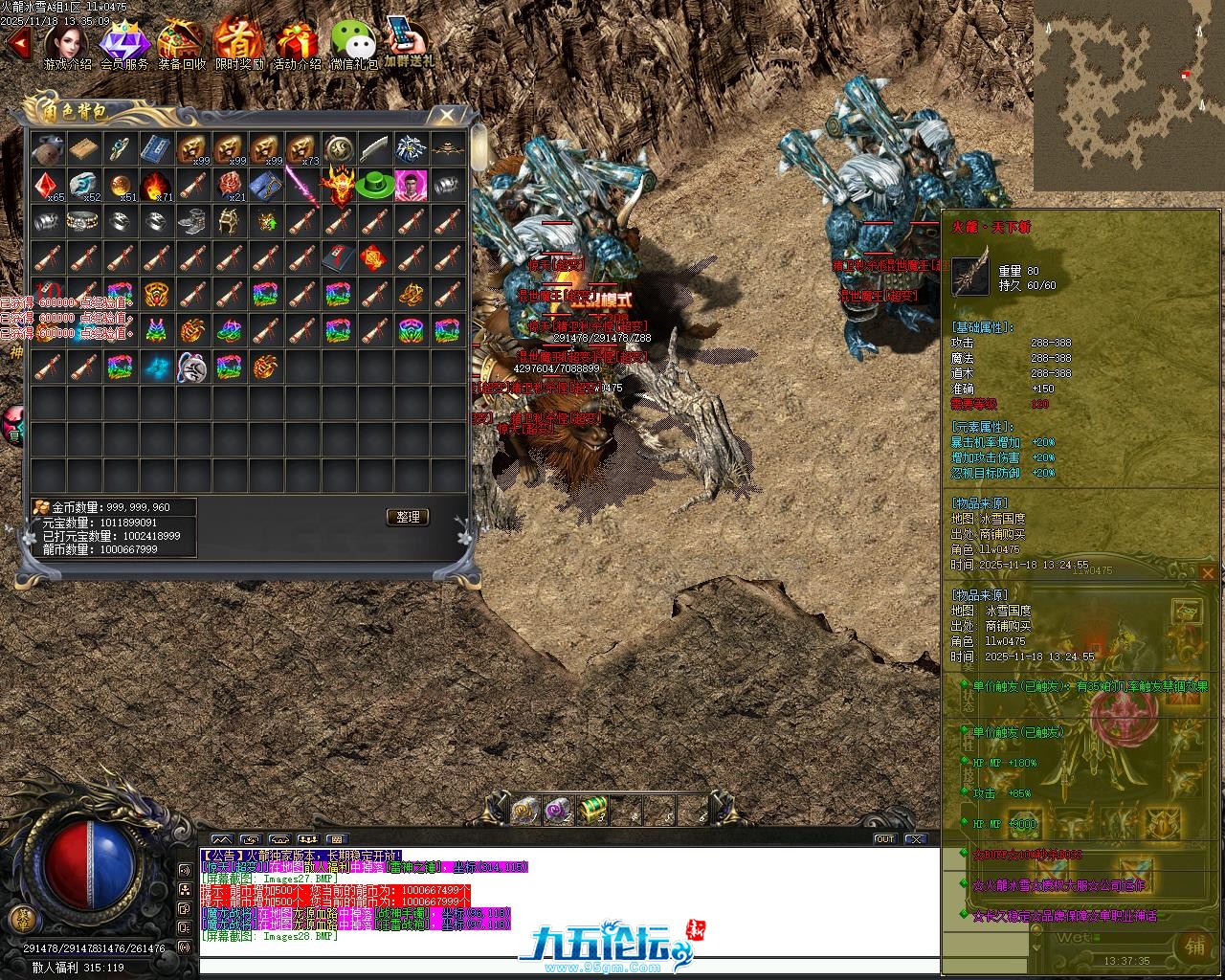The image size is (1225, 980).
Task: Select the pink portrait item in backpack
Action: coord(411,185)
